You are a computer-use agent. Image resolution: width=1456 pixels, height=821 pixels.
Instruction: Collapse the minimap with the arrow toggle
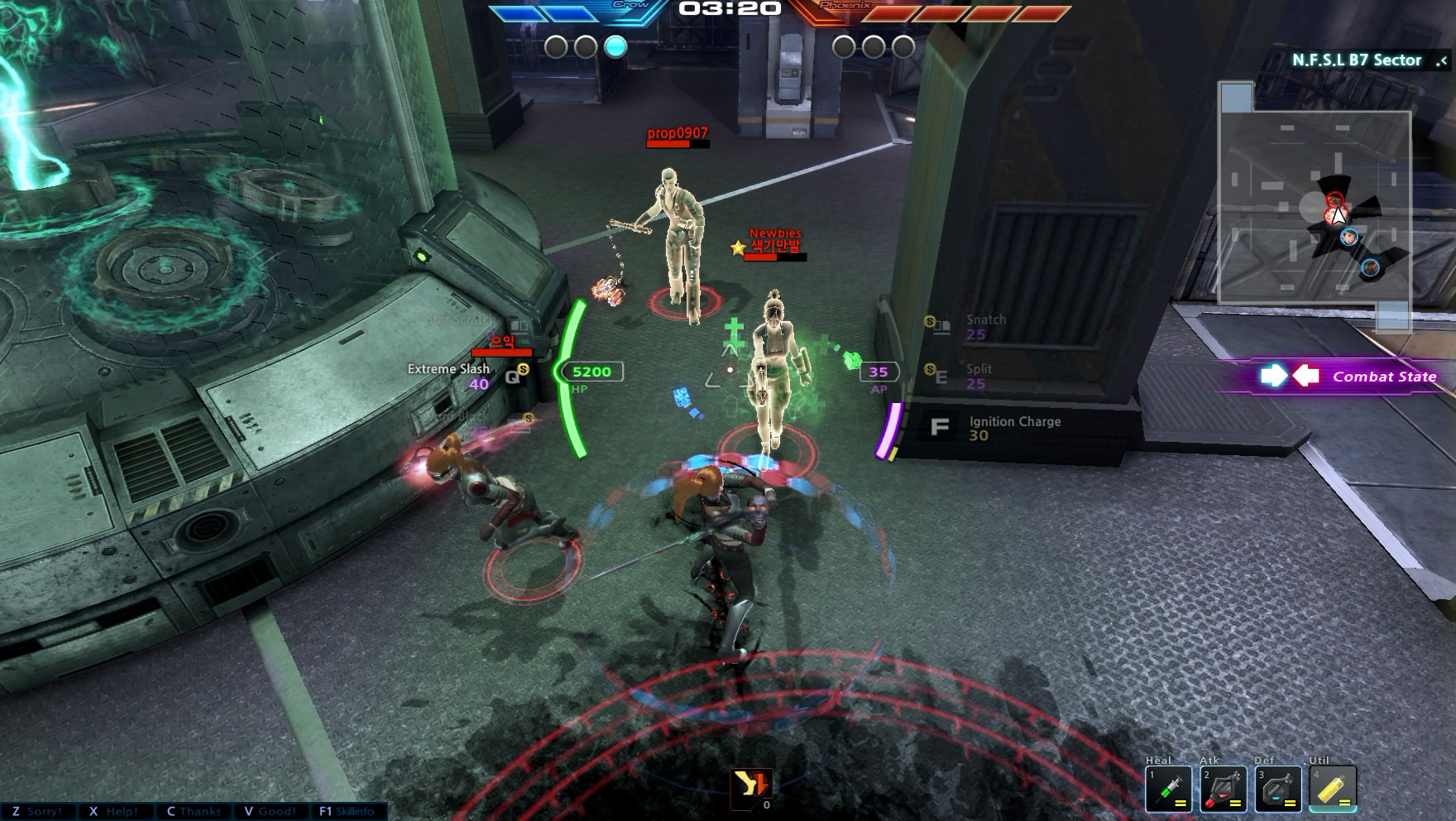coord(1443,60)
